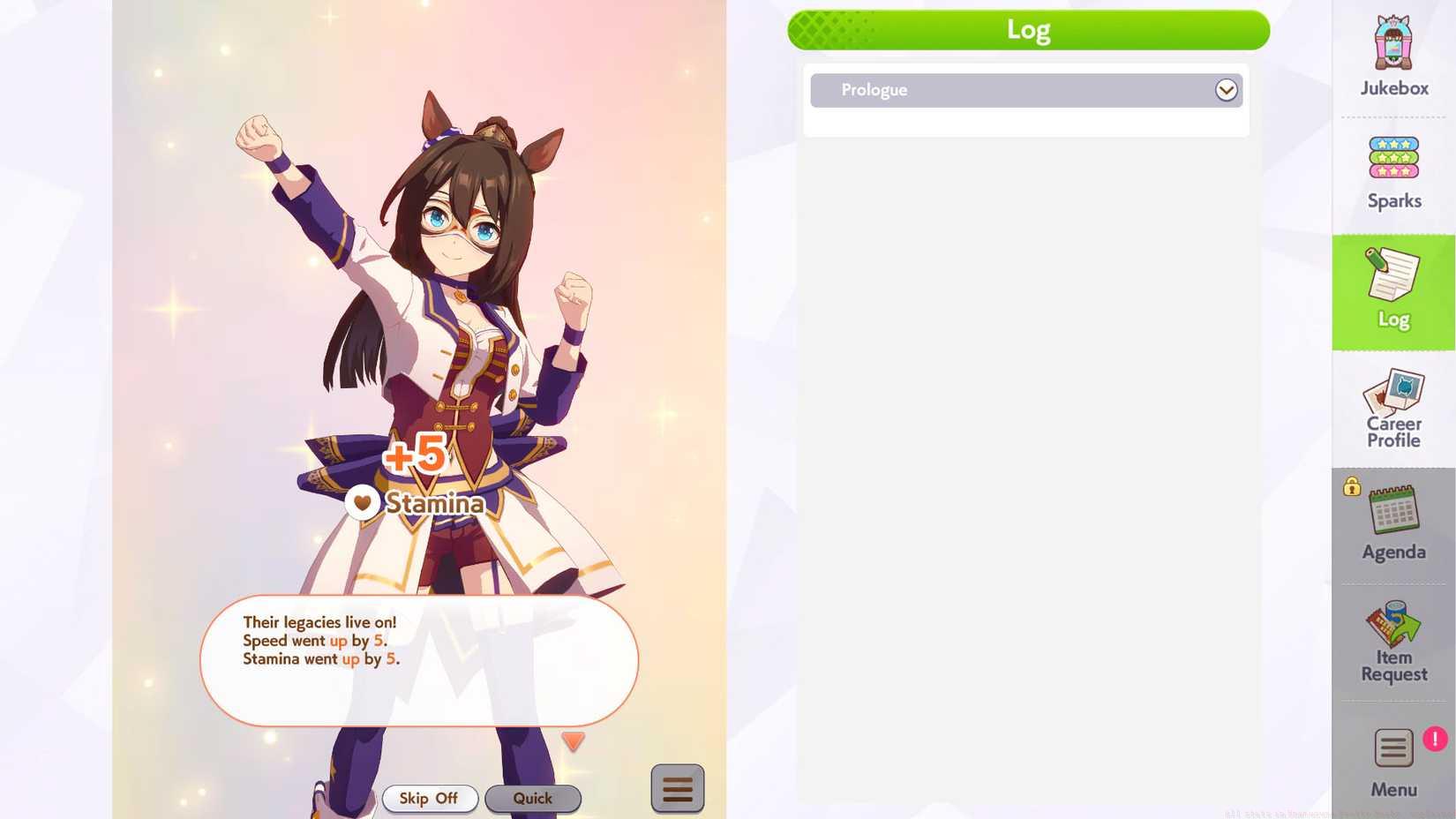The width and height of the screenshot is (1456, 819).
Task: Toggle Skip Off
Action: (x=430, y=798)
